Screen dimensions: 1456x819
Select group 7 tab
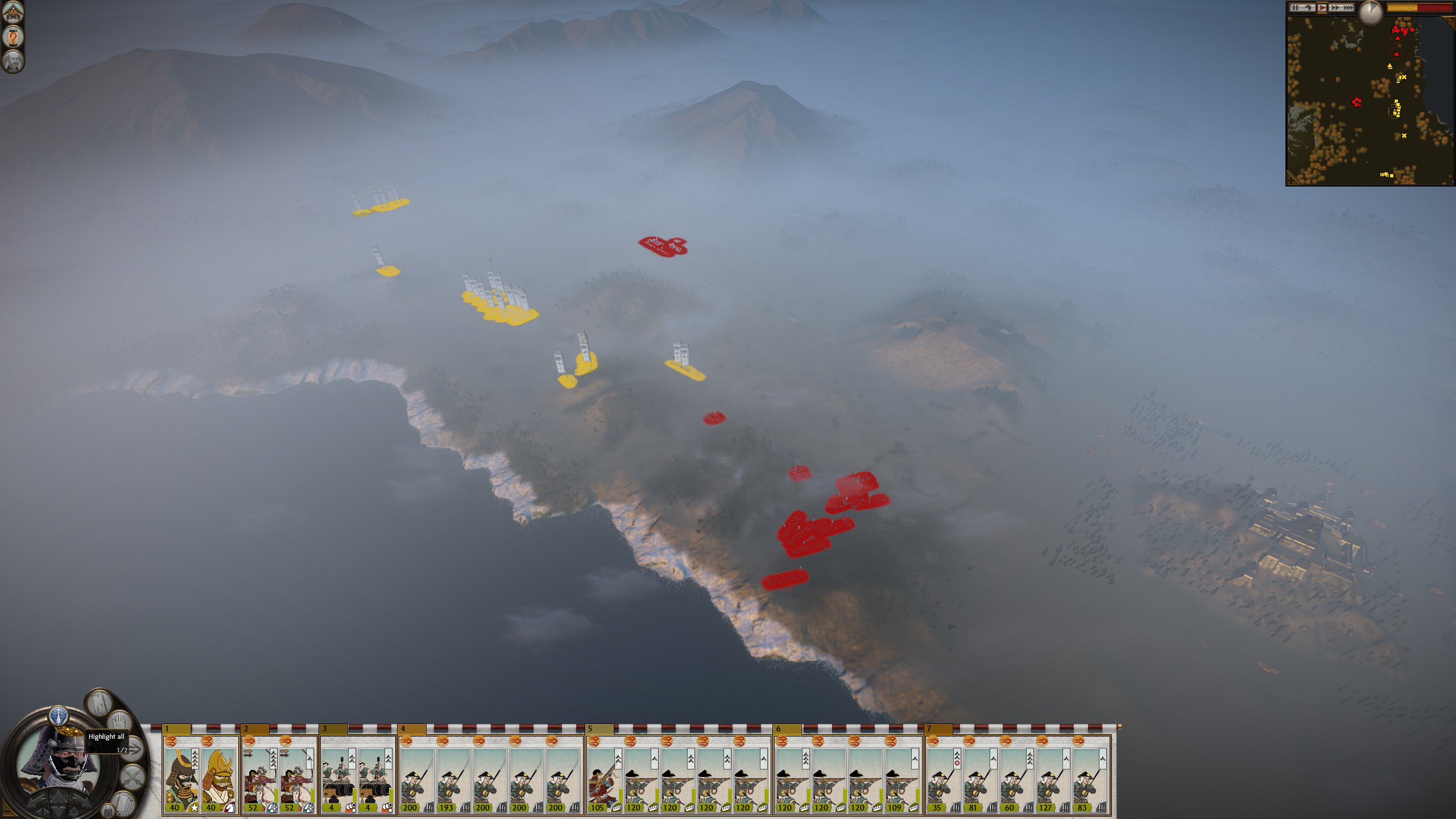938,729
